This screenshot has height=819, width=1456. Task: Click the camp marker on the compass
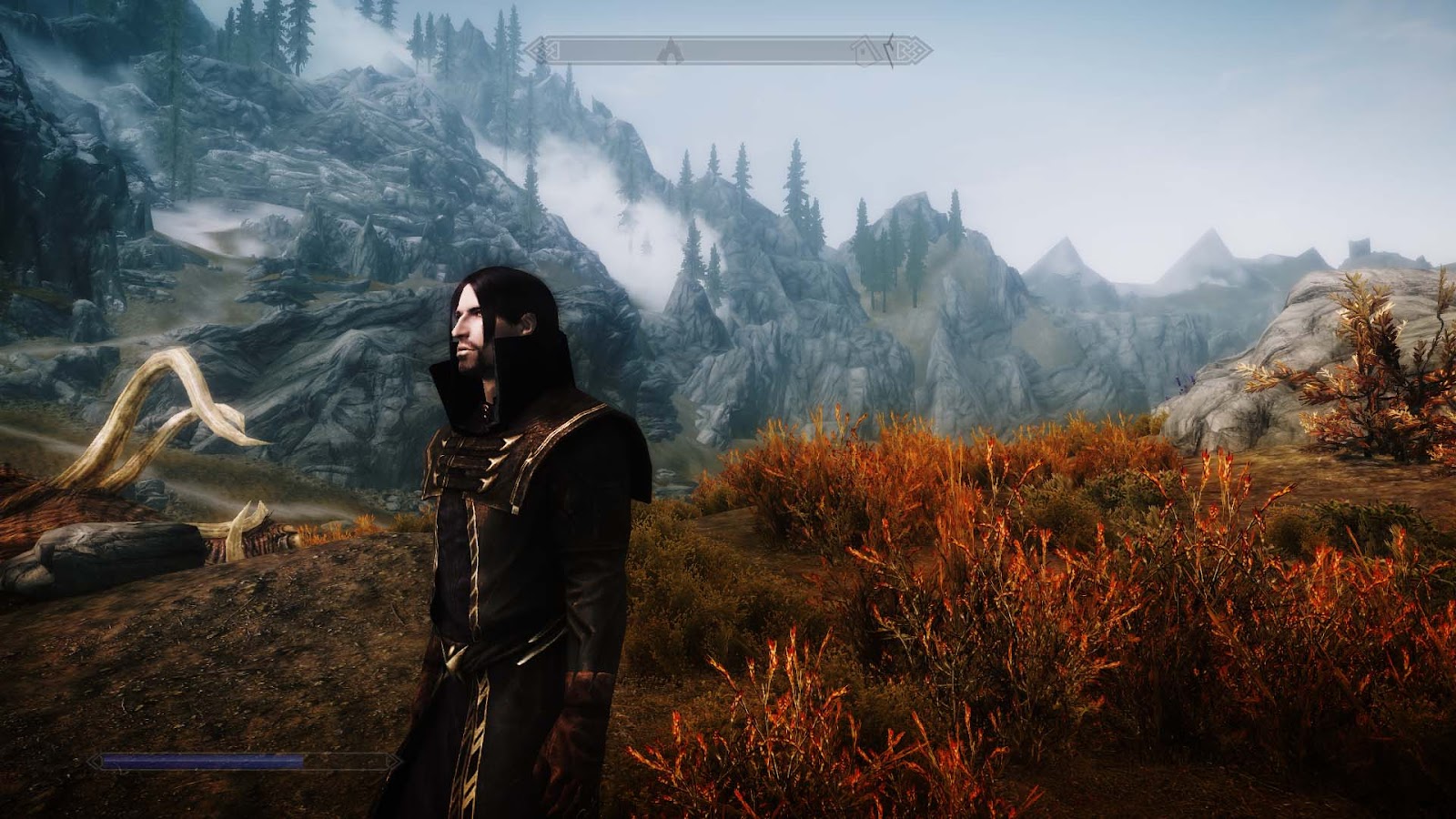[x=671, y=51]
